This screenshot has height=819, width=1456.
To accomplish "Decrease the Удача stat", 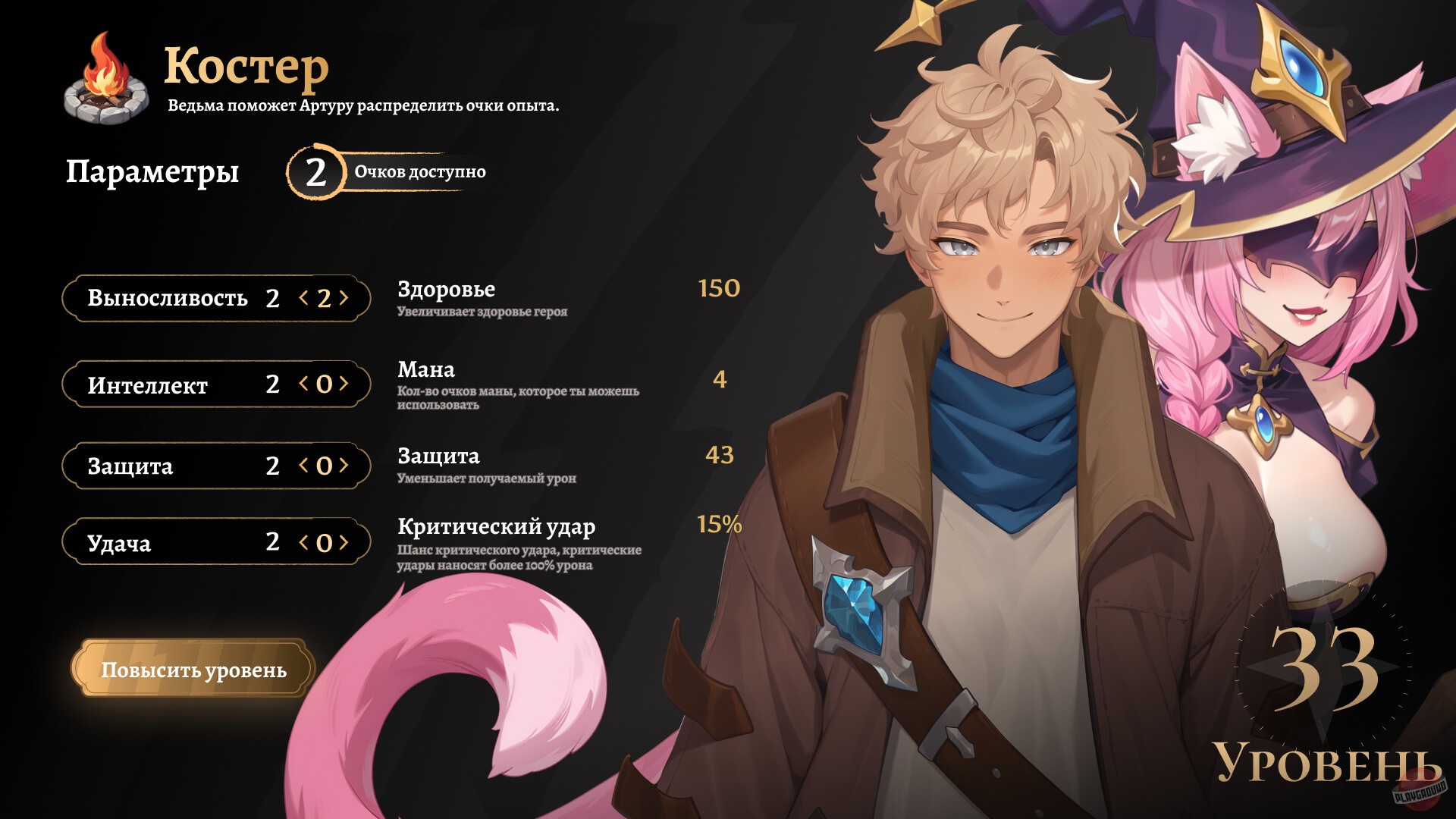I will [x=301, y=542].
